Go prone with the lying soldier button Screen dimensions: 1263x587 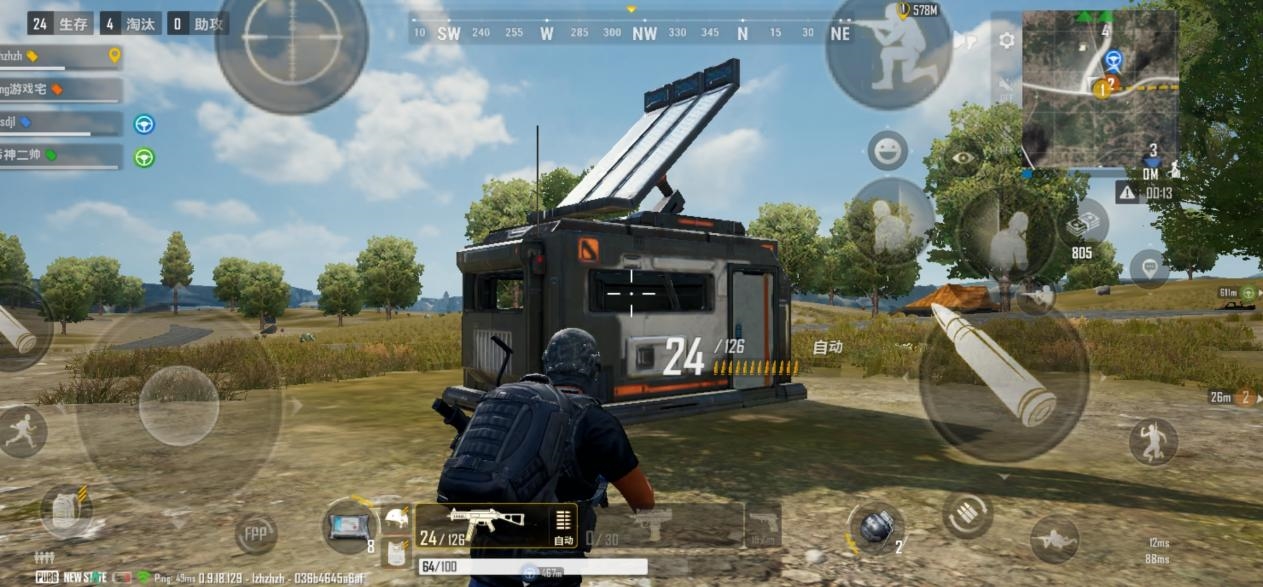[1054, 539]
